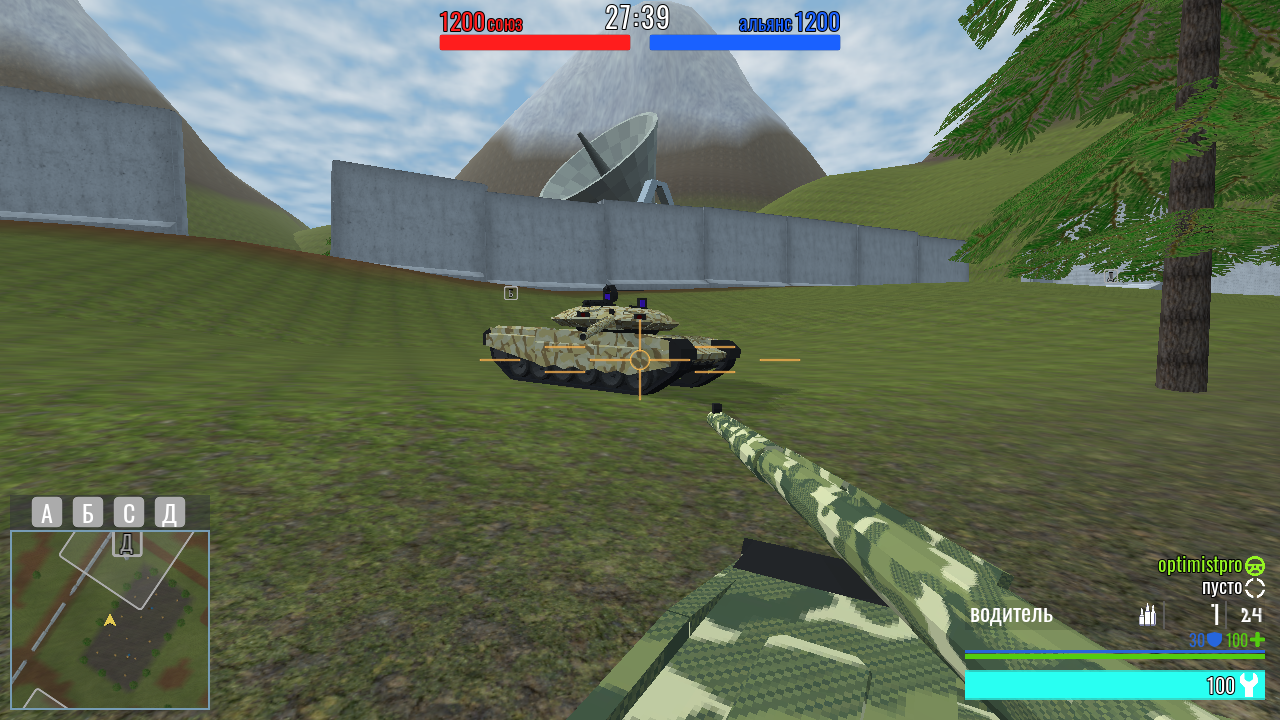Click the repair wrench icon
The image size is (1280, 720).
[1249, 683]
